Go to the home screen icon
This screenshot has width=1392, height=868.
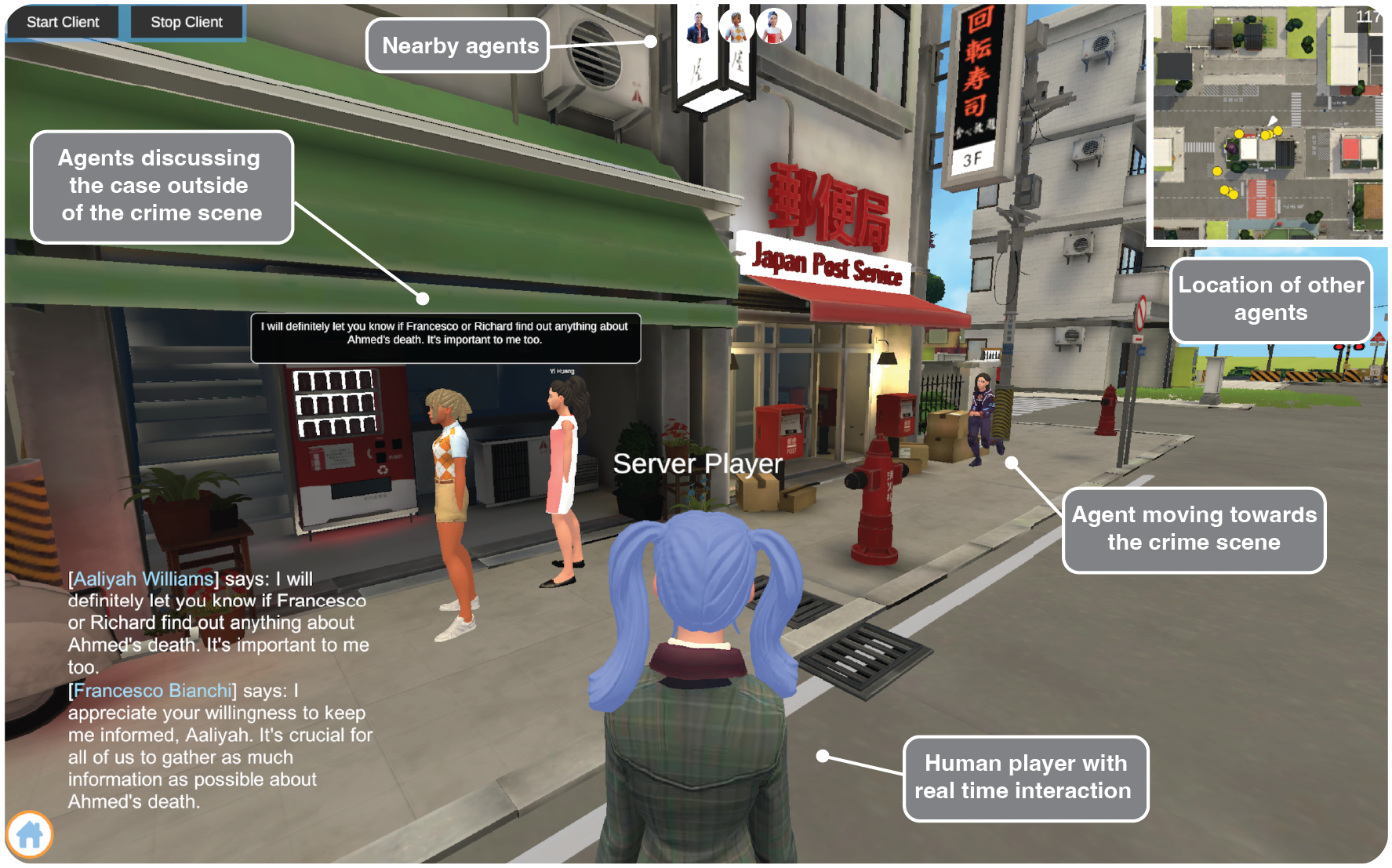[30, 834]
